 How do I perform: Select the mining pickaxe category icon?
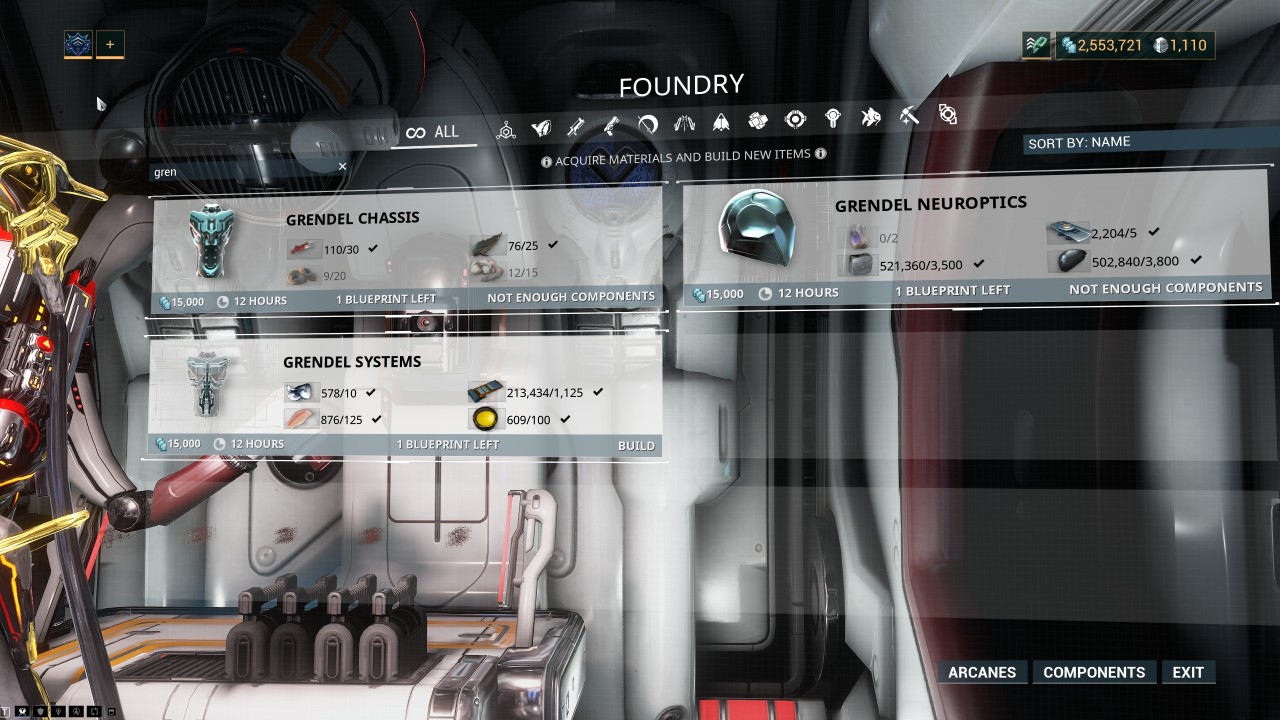pyautogui.click(x=909, y=118)
